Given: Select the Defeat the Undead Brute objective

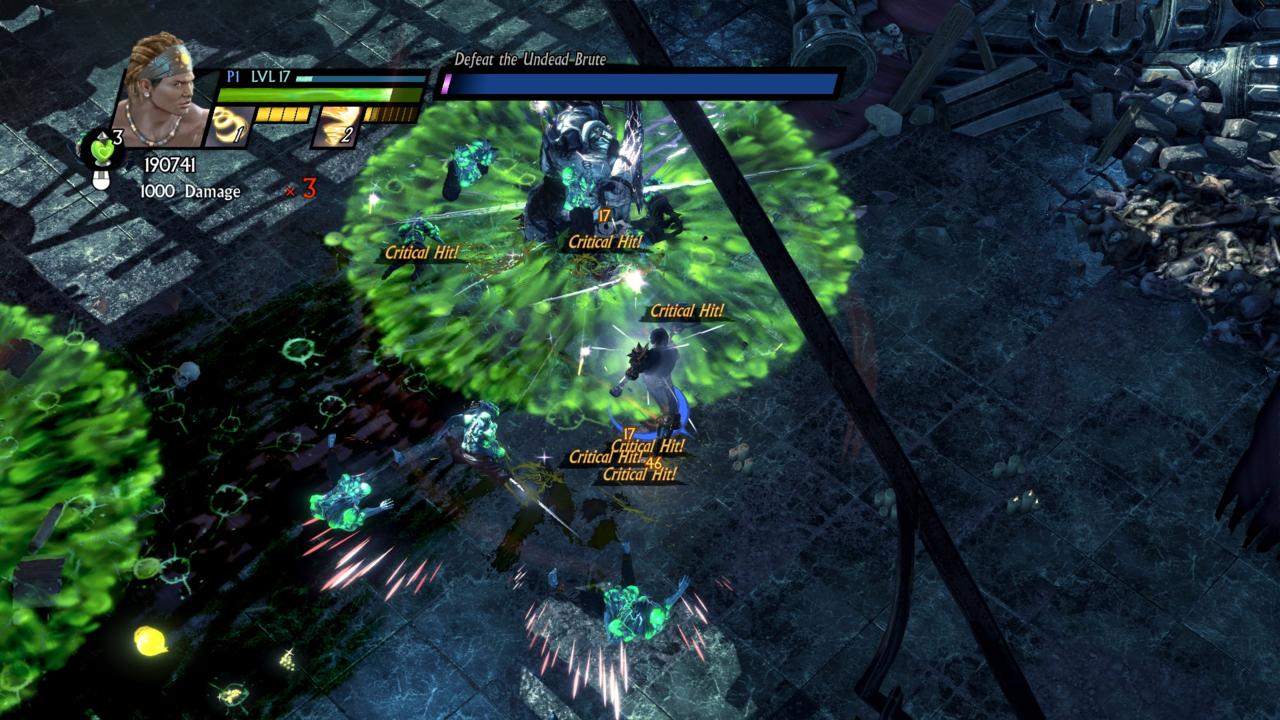Looking at the screenshot, I should coord(530,60).
